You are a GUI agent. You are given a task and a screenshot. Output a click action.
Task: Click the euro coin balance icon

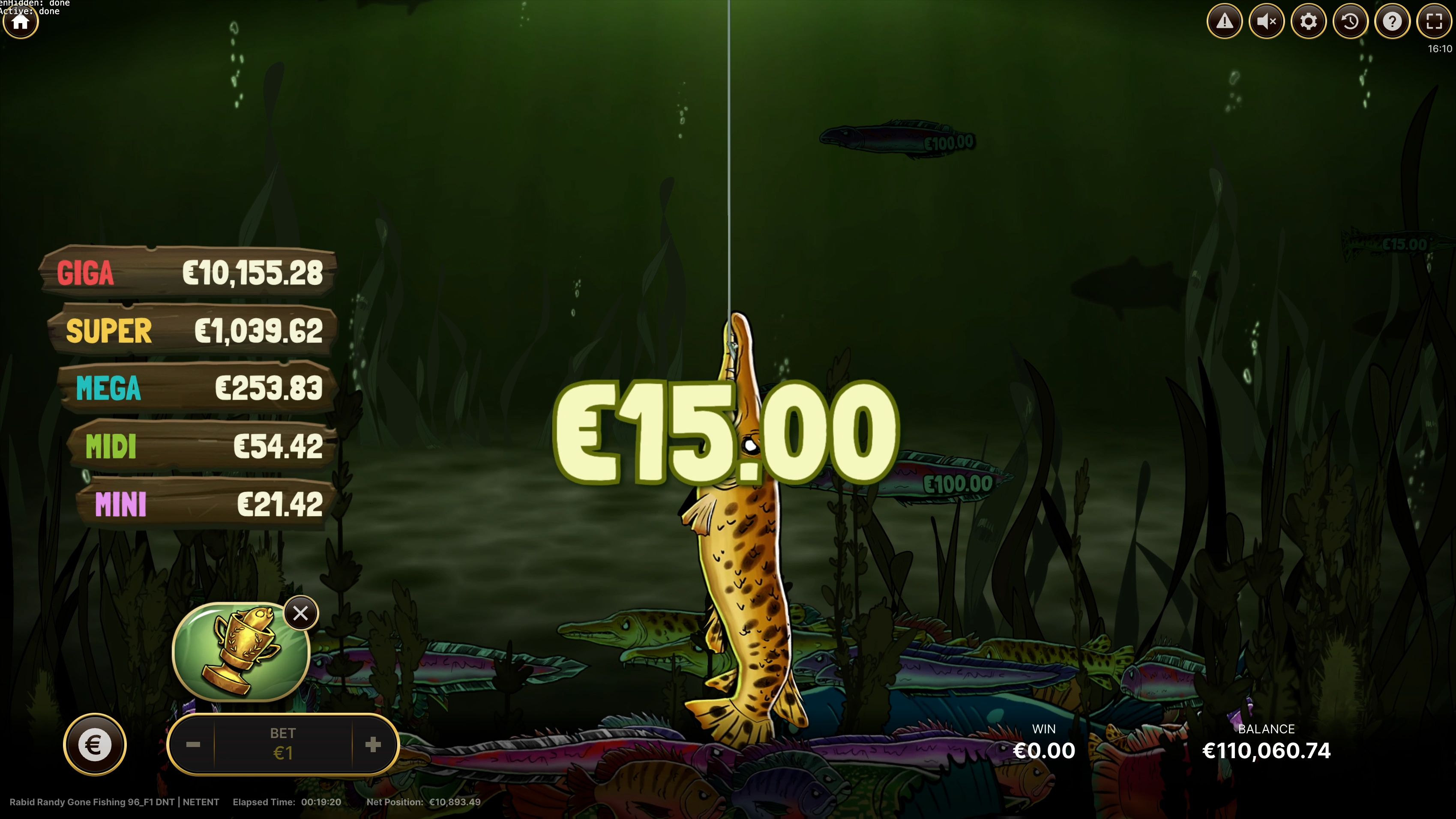pos(95,744)
